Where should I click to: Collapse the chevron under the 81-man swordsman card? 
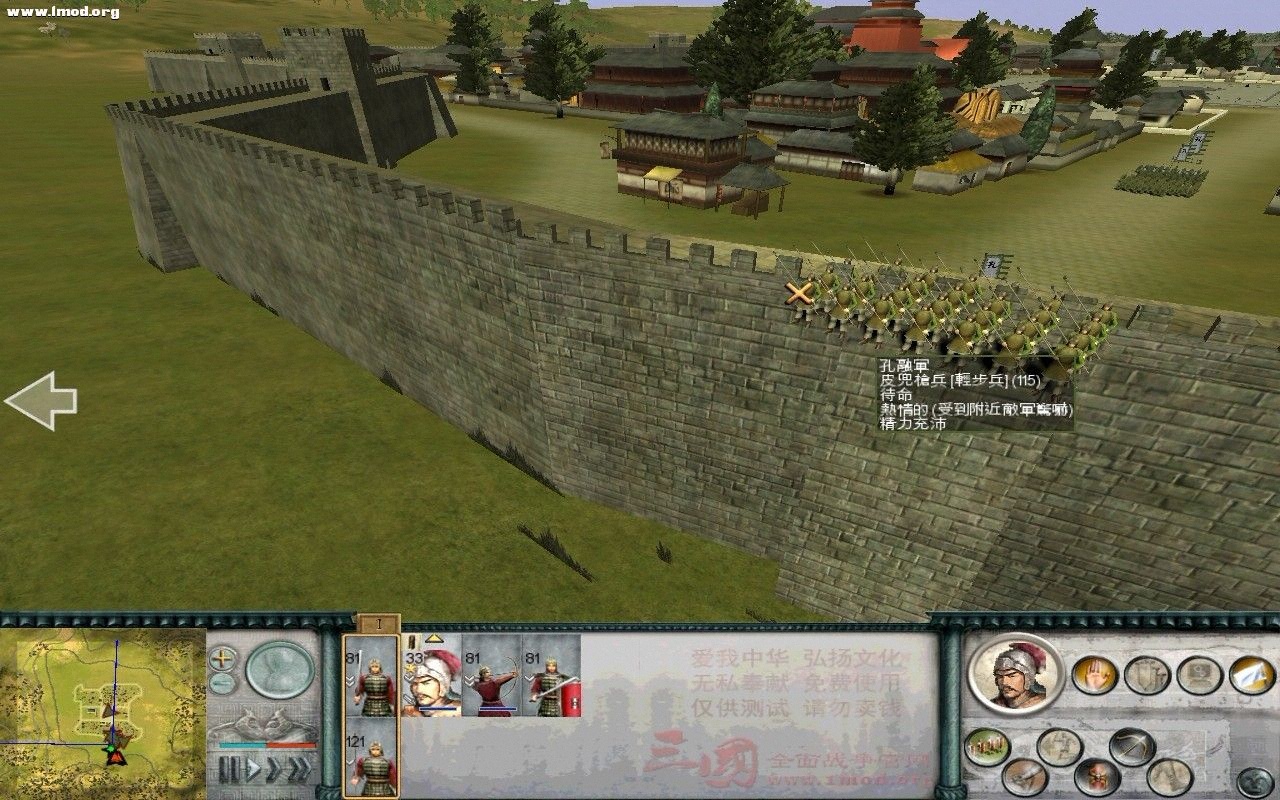pos(528,679)
